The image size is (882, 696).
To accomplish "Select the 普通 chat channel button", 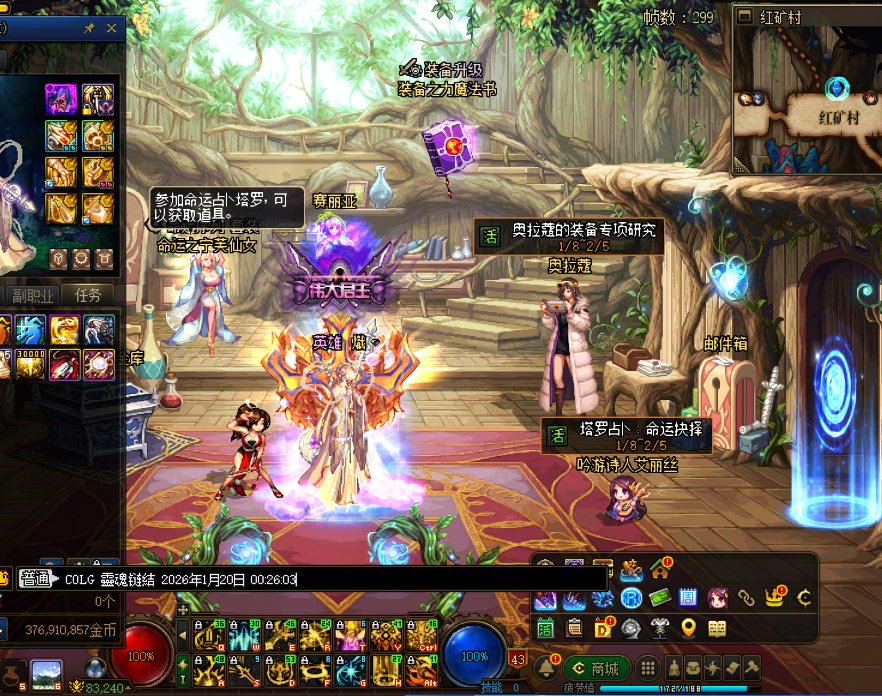I will [40, 579].
